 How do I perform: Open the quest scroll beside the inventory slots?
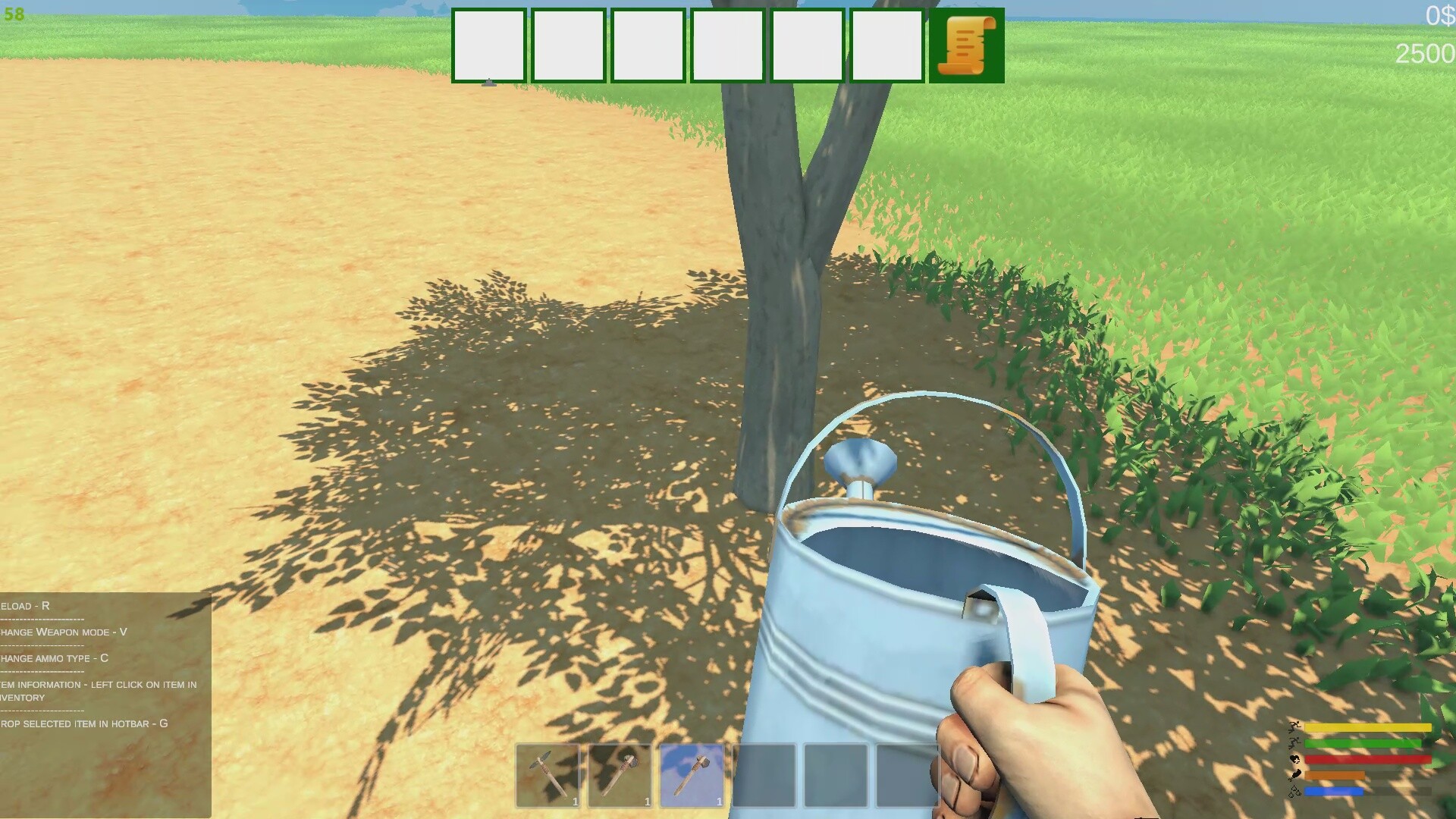click(965, 45)
